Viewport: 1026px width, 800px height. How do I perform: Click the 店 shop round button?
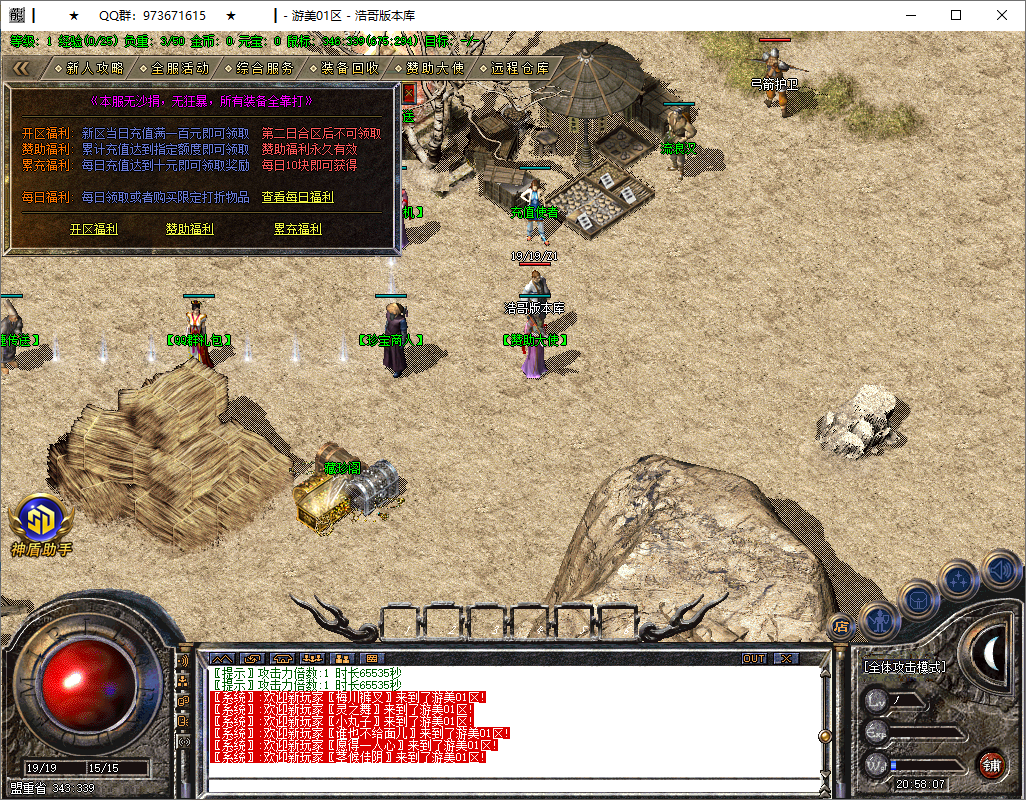tap(841, 627)
